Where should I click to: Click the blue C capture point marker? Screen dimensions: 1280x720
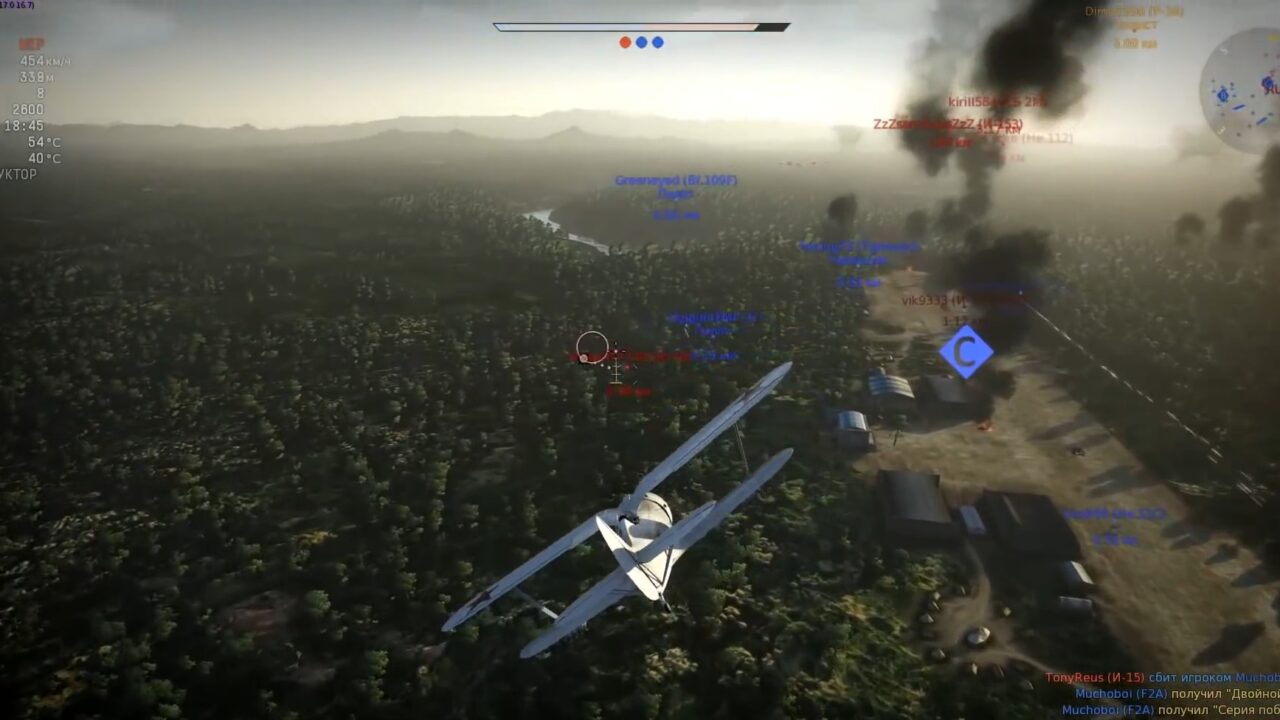pos(965,352)
